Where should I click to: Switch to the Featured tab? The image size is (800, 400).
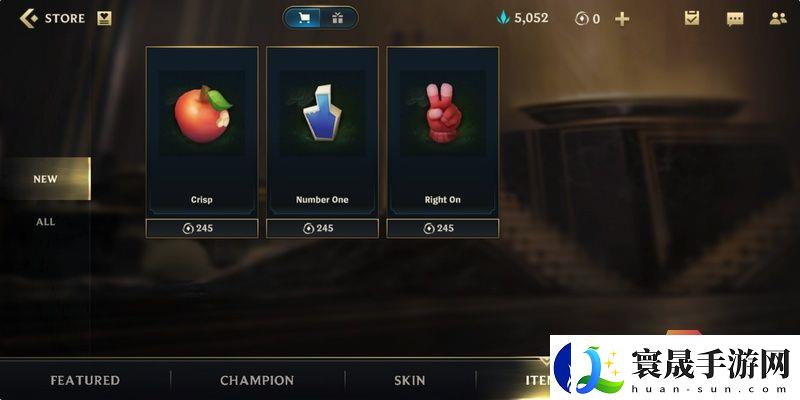[85, 380]
